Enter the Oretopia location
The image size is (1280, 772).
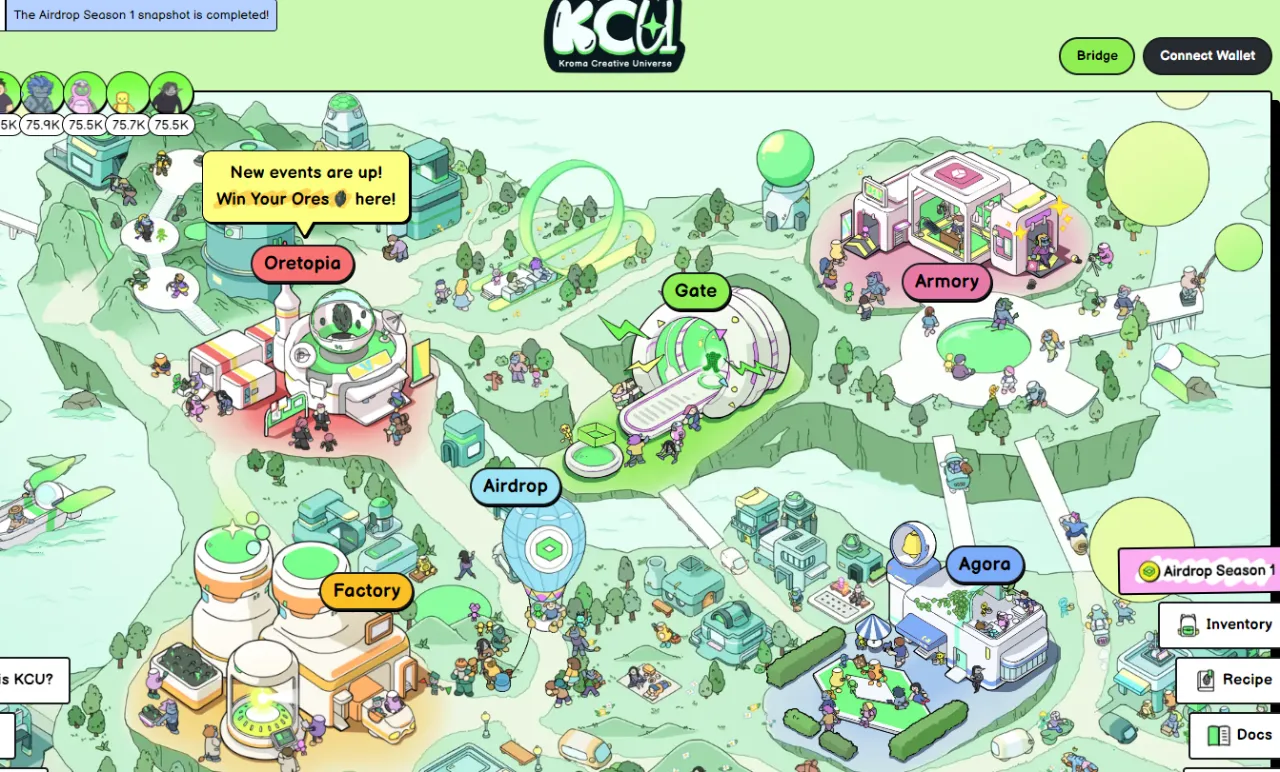point(303,265)
